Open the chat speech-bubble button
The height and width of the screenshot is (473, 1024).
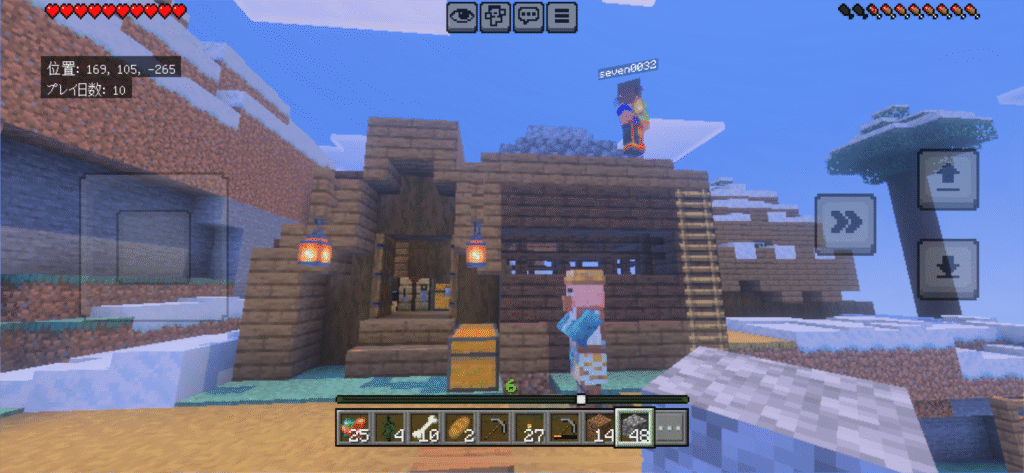click(x=529, y=17)
